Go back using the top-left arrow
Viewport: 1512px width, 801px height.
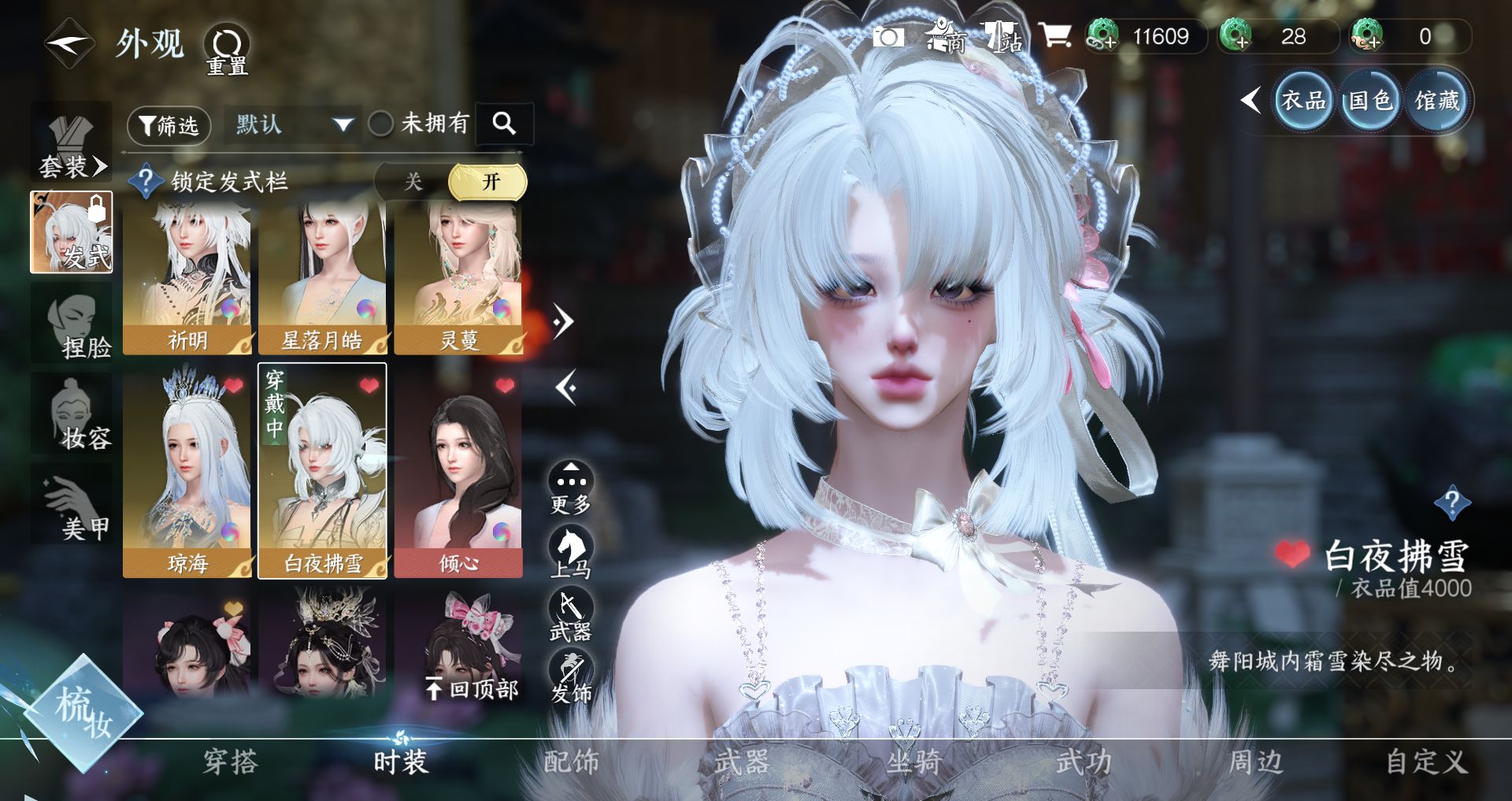click(x=69, y=44)
